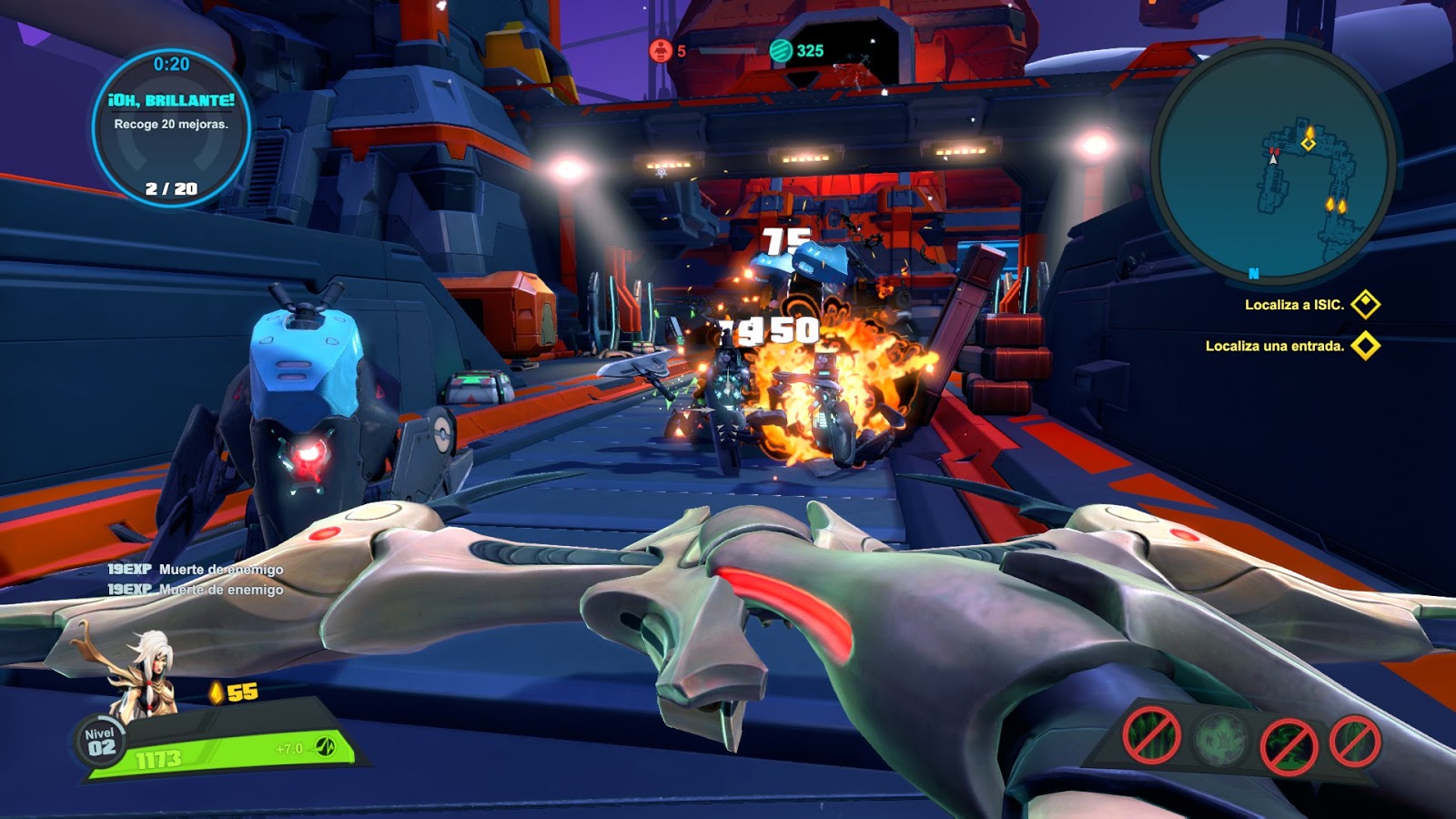Activate the blocked single arrowhead ability icon
The image size is (1456, 819).
tap(1354, 741)
